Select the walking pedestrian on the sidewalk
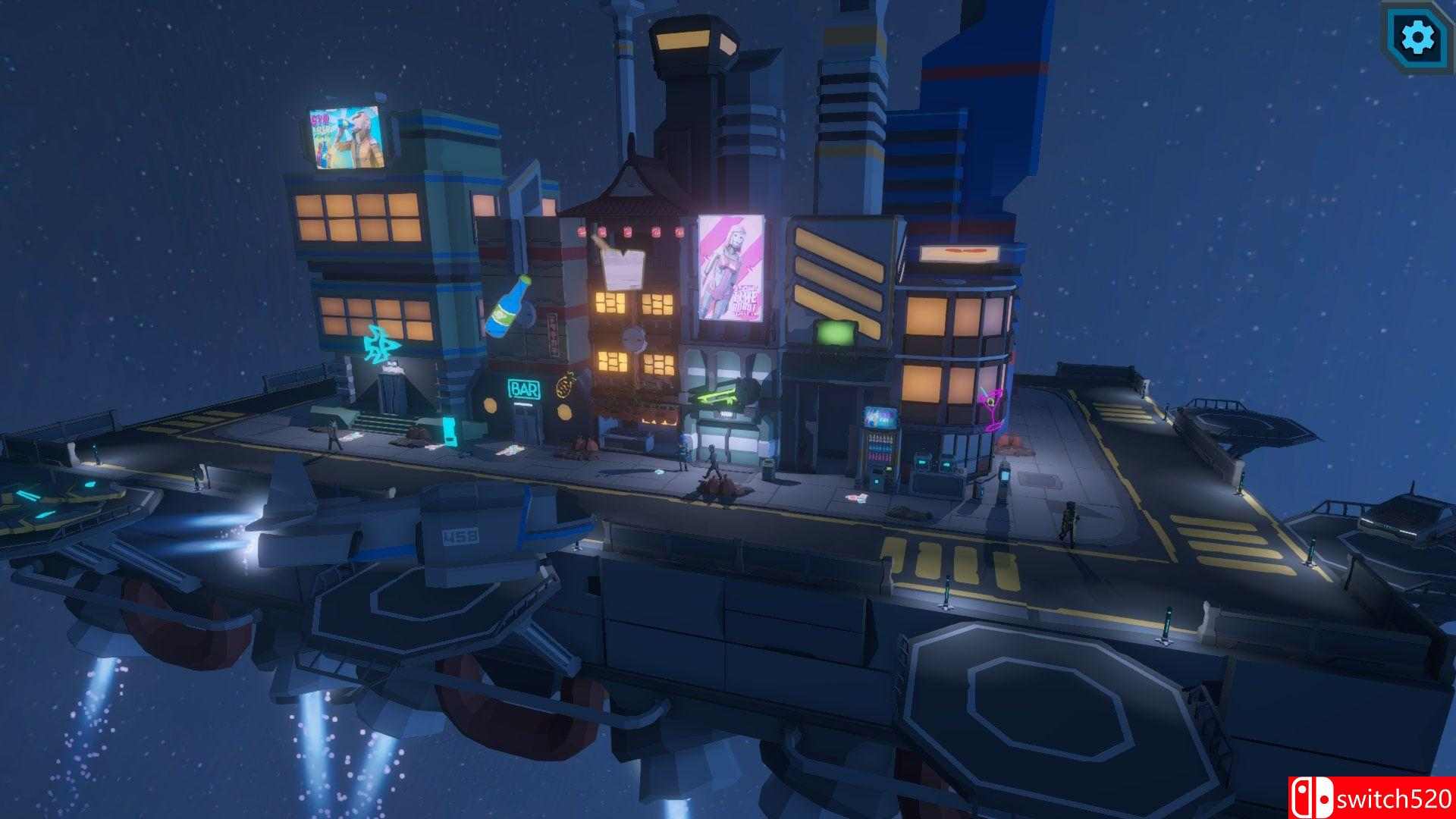Image resolution: width=1456 pixels, height=819 pixels. (x=711, y=463)
